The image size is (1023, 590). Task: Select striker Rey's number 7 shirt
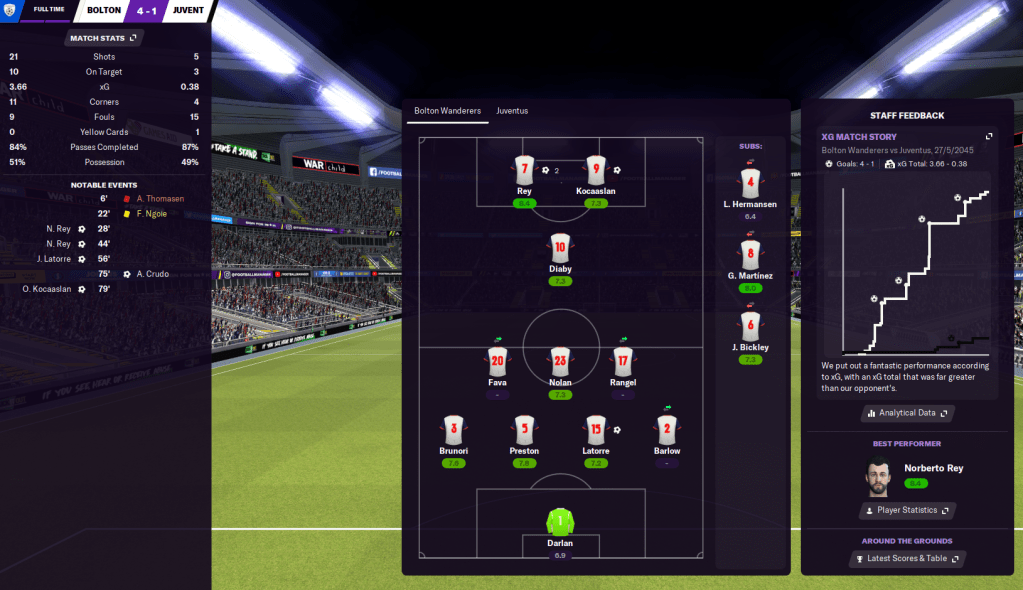[x=524, y=170]
